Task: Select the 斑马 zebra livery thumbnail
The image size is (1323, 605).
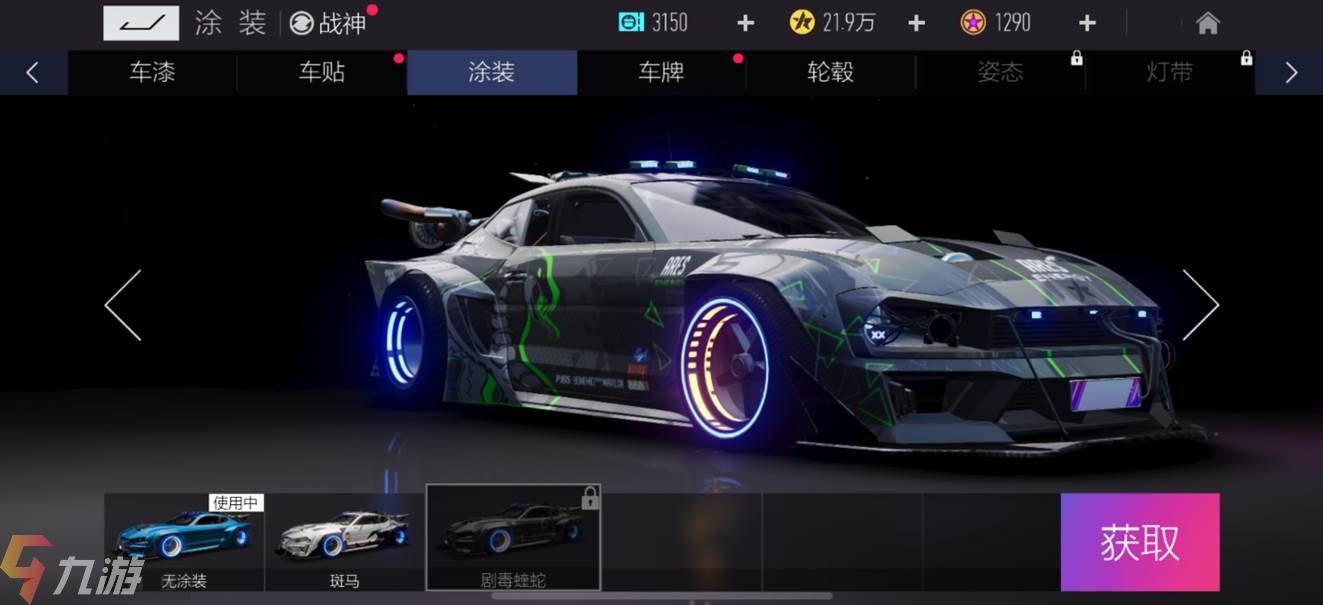Action: coord(344,540)
